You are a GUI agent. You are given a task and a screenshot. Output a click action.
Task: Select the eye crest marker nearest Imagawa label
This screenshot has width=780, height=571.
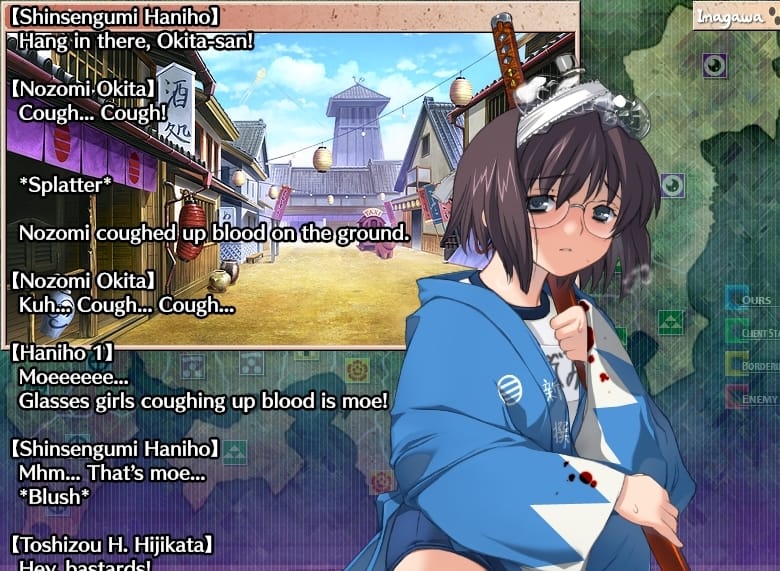coord(714,66)
